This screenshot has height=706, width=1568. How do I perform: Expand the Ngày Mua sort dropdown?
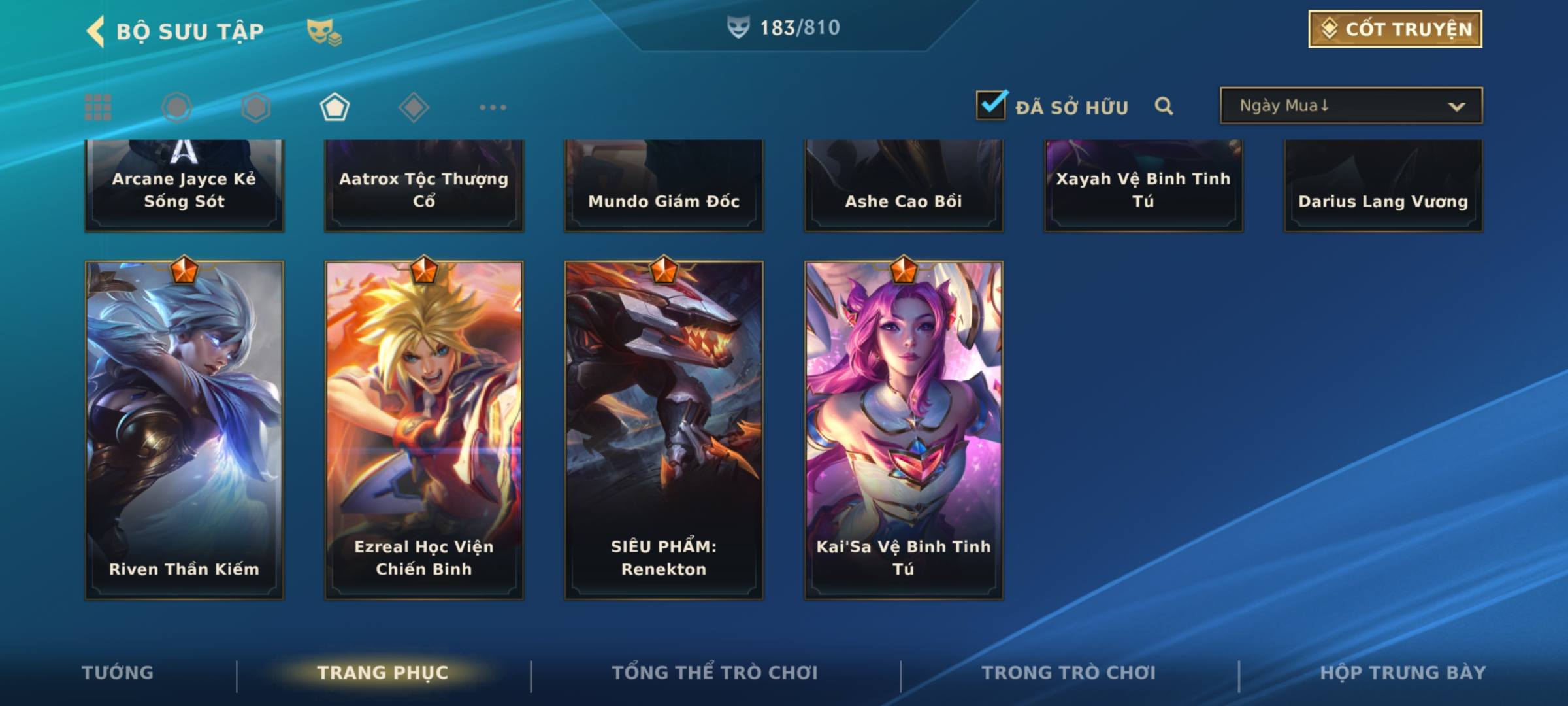1350,106
